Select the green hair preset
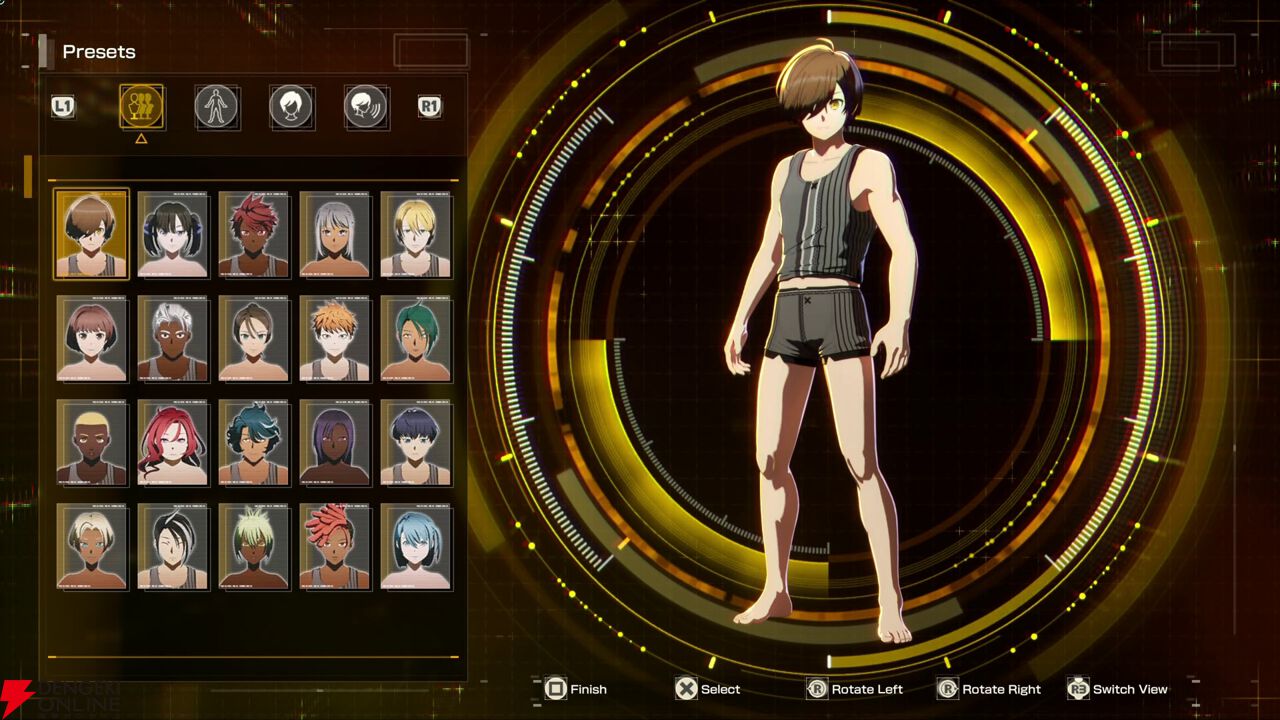 (416, 338)
